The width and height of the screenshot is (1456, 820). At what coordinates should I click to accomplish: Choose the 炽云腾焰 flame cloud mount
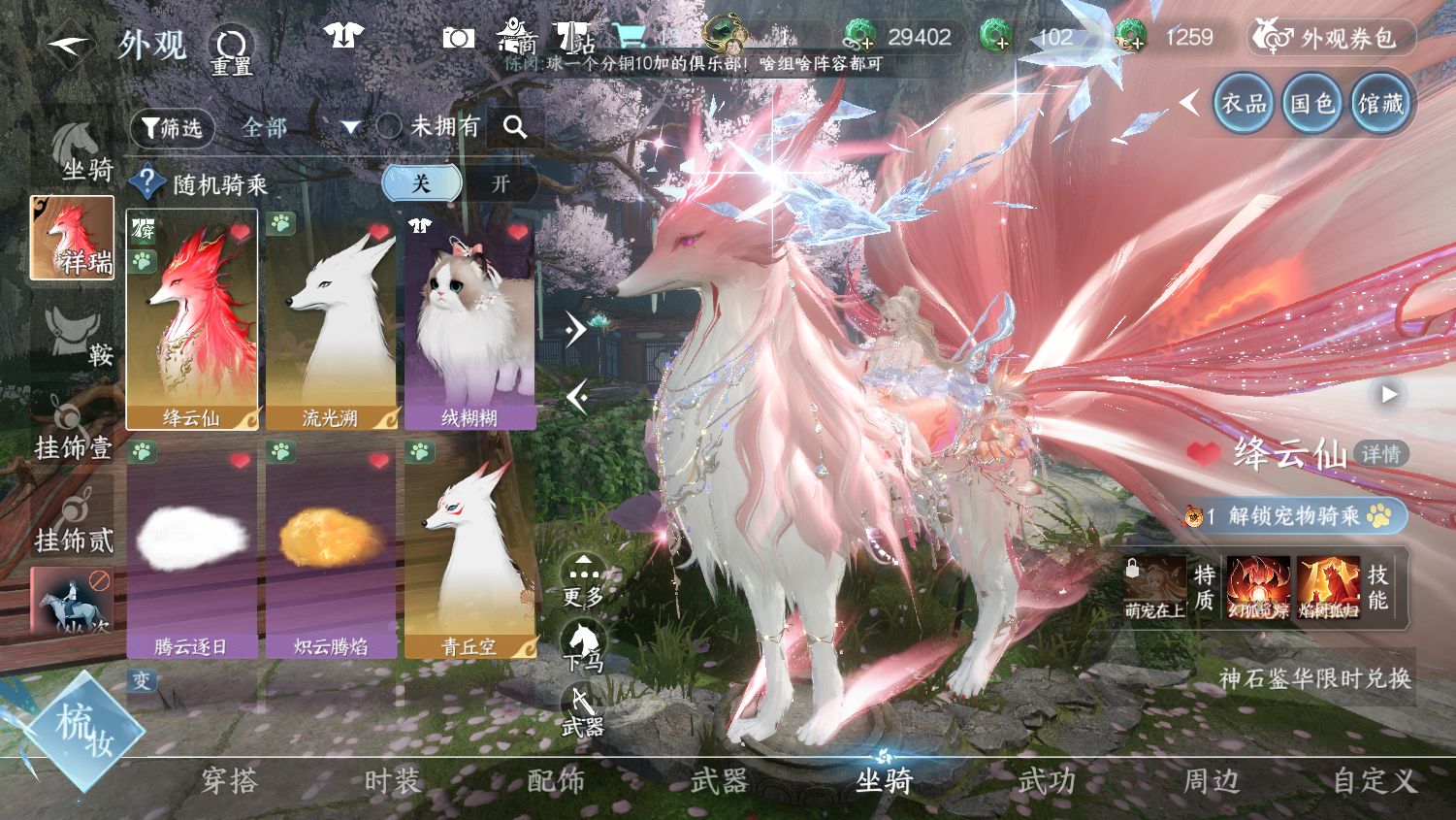(x=331, y=548)
